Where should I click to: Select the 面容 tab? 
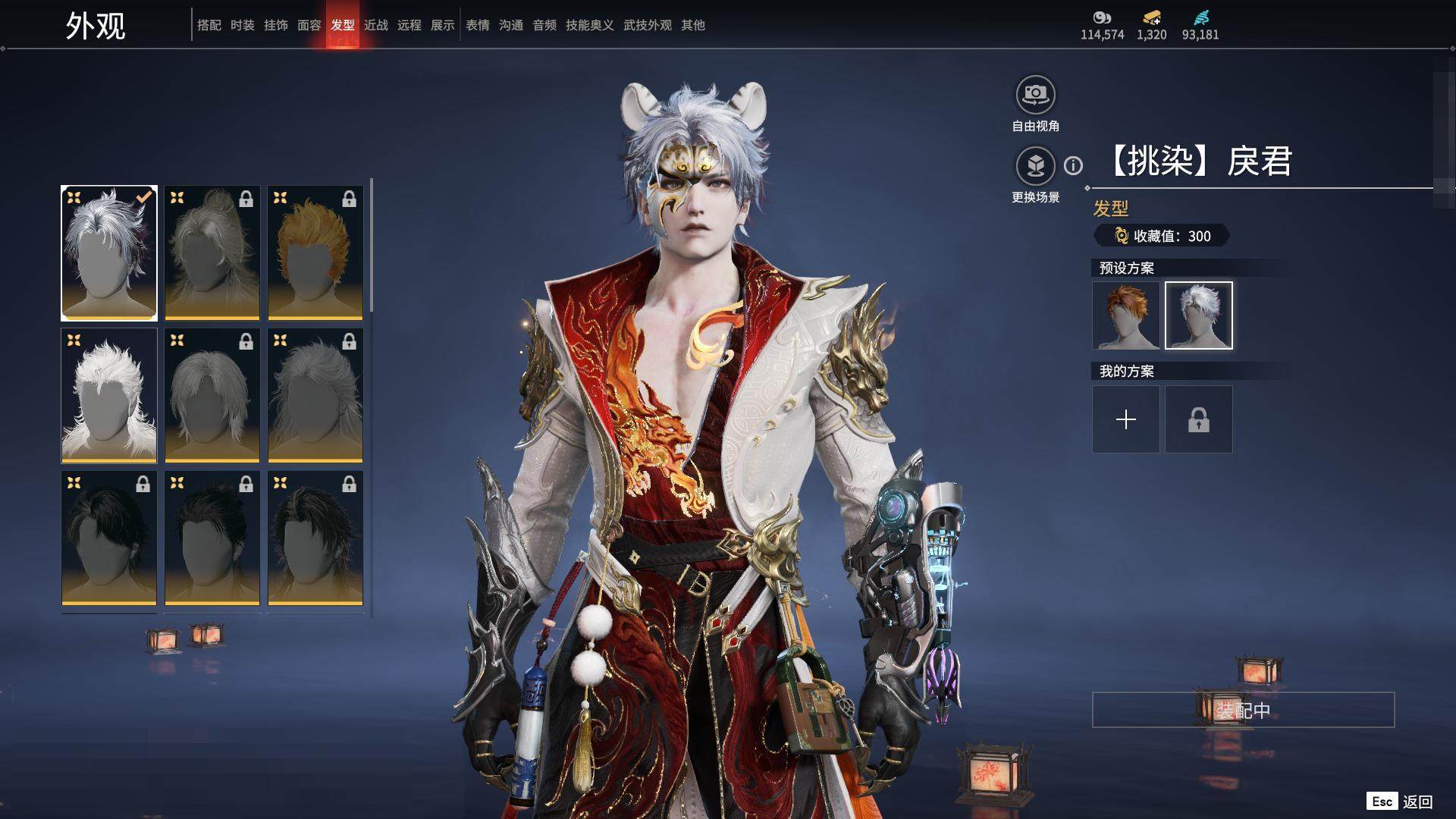click(x=309, y=25)
